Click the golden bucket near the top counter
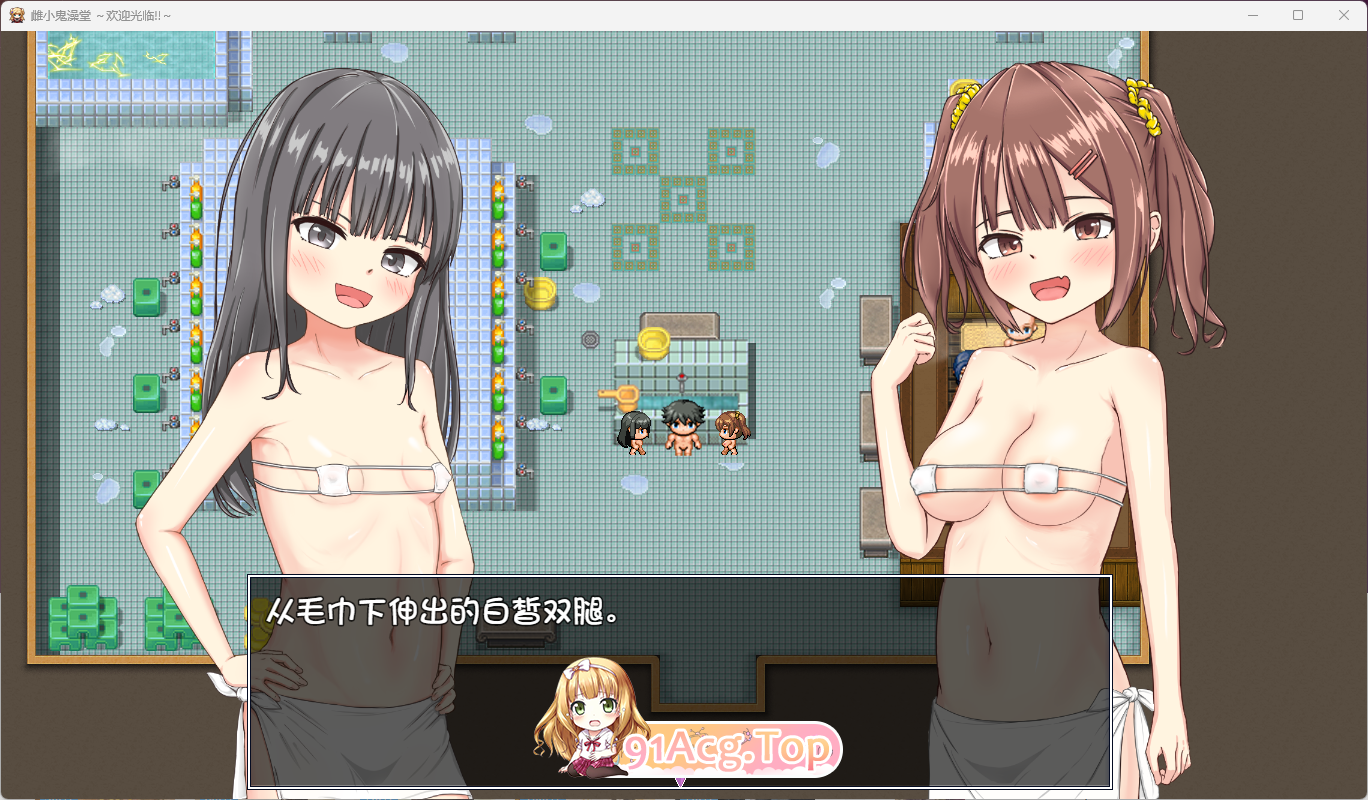The image size is (1368, 800). pos(540,292)
